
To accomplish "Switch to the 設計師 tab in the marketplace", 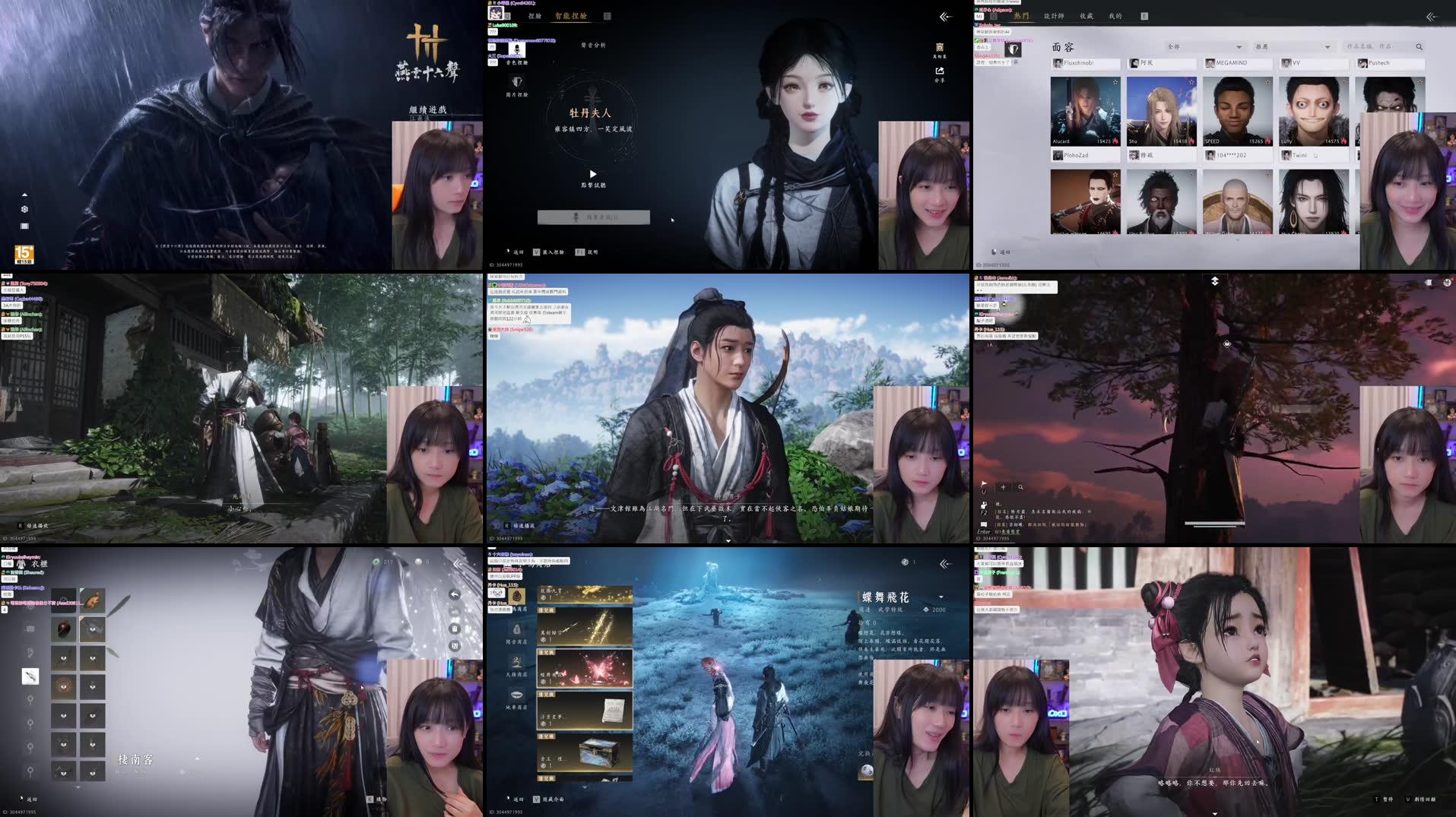I will [x=1054, y=16].
